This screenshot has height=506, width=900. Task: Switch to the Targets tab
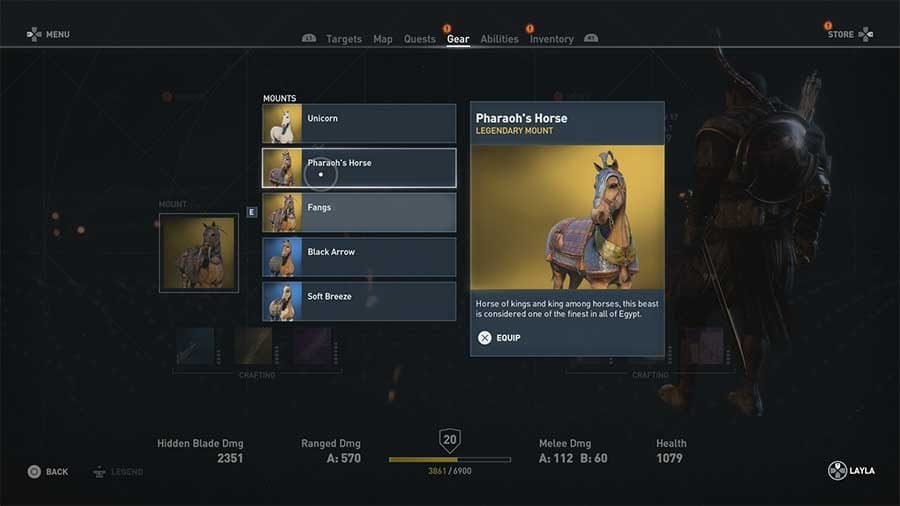(343, 39)
